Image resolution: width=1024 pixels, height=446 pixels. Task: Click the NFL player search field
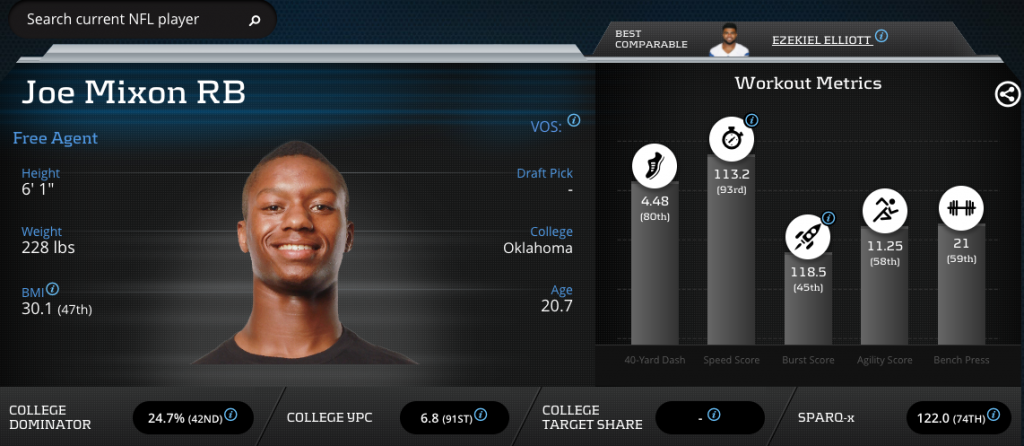[x=130, y=19]
